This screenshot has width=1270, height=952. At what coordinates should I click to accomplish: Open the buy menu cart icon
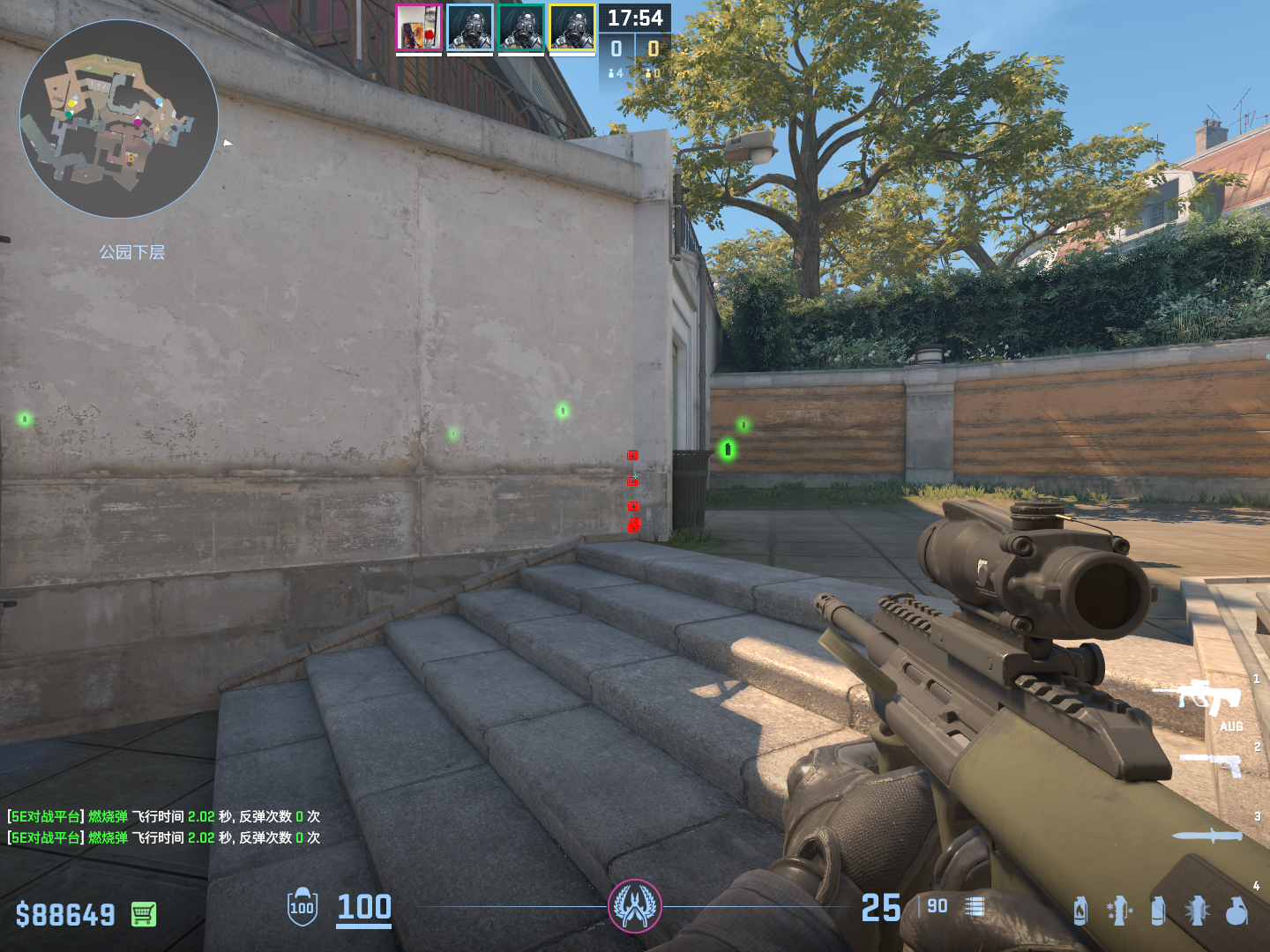(x=144, y=914)
